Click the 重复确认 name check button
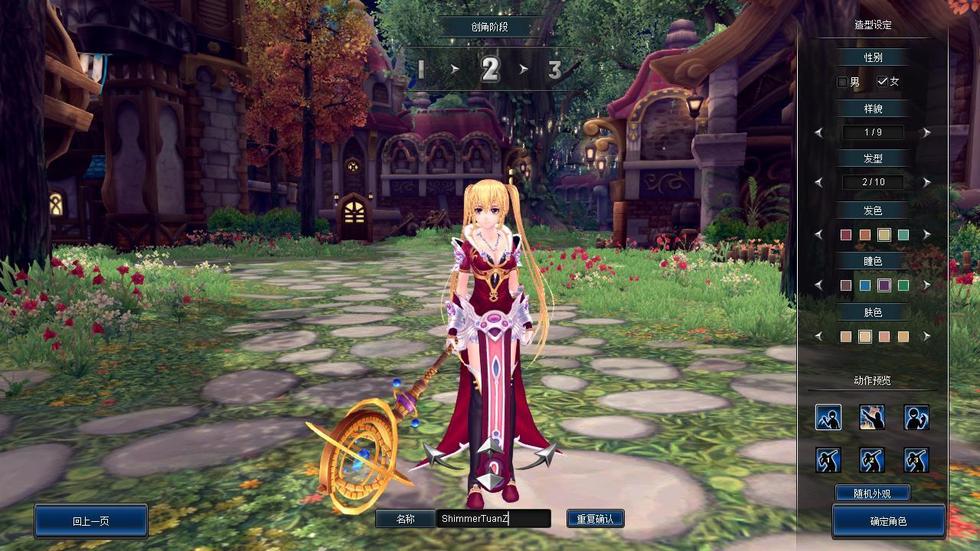The width and height of the screenshot is (980, 551). [595, 518]
